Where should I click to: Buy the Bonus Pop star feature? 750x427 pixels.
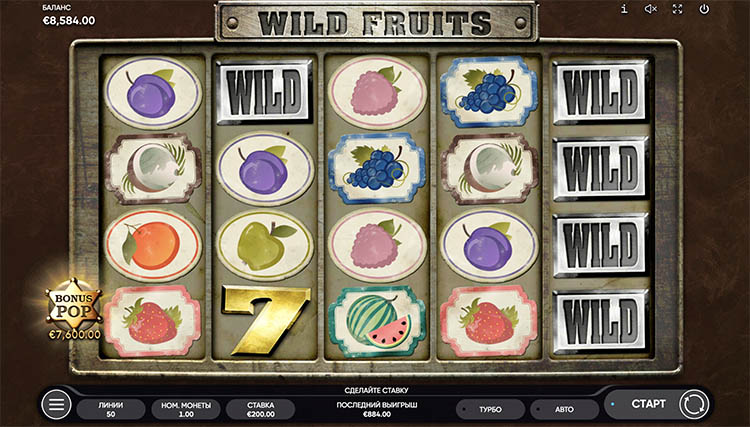72,304
